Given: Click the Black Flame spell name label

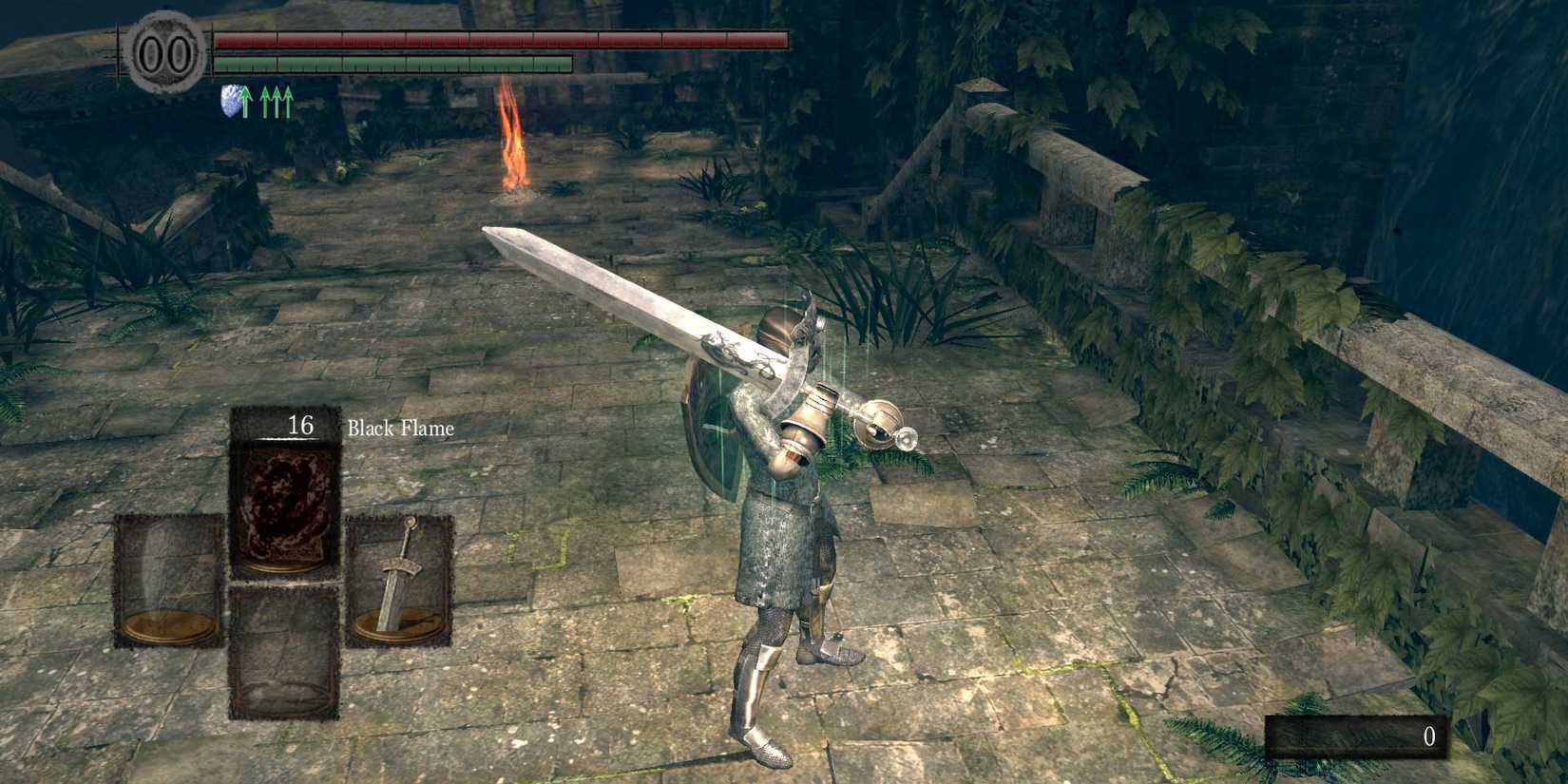Looking at the screenshot, I should [x=402, y=427].
